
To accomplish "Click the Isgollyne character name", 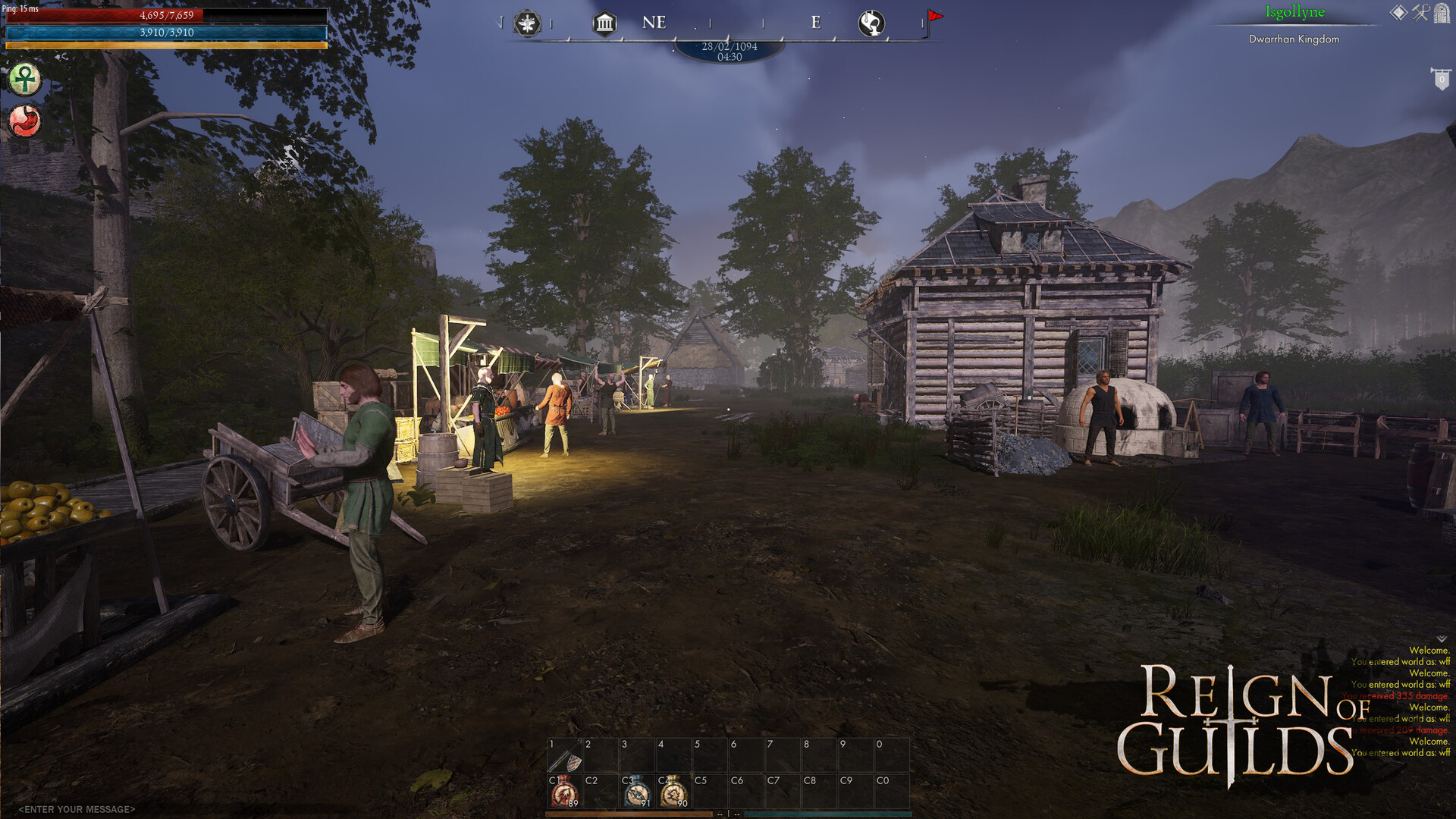I will [1294, 11].
